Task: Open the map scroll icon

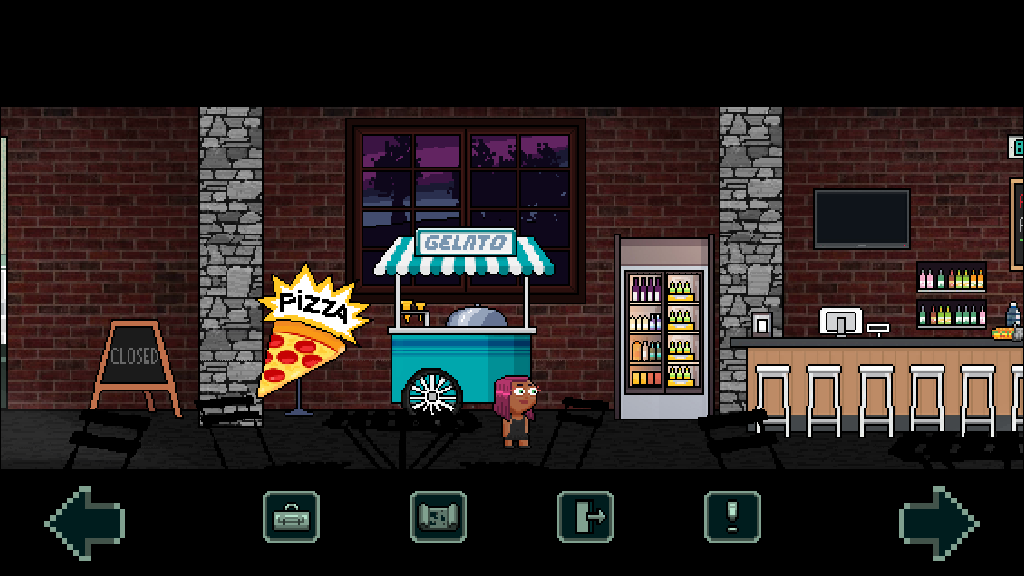Action: point(438,517)
